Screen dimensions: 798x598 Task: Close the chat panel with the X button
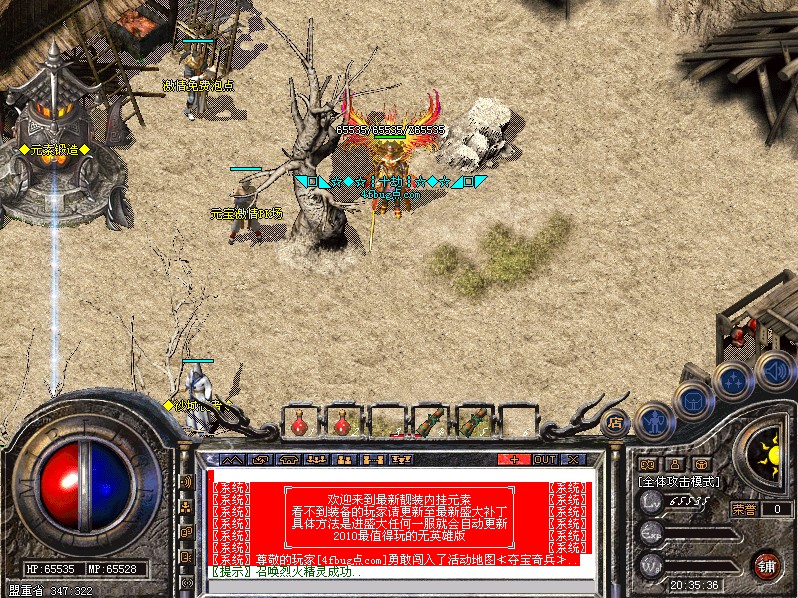(574, 460)
